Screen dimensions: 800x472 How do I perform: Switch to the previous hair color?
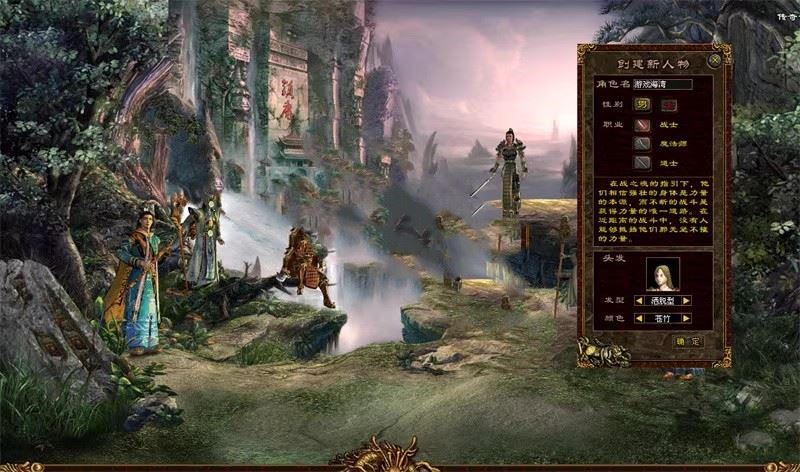639,319
